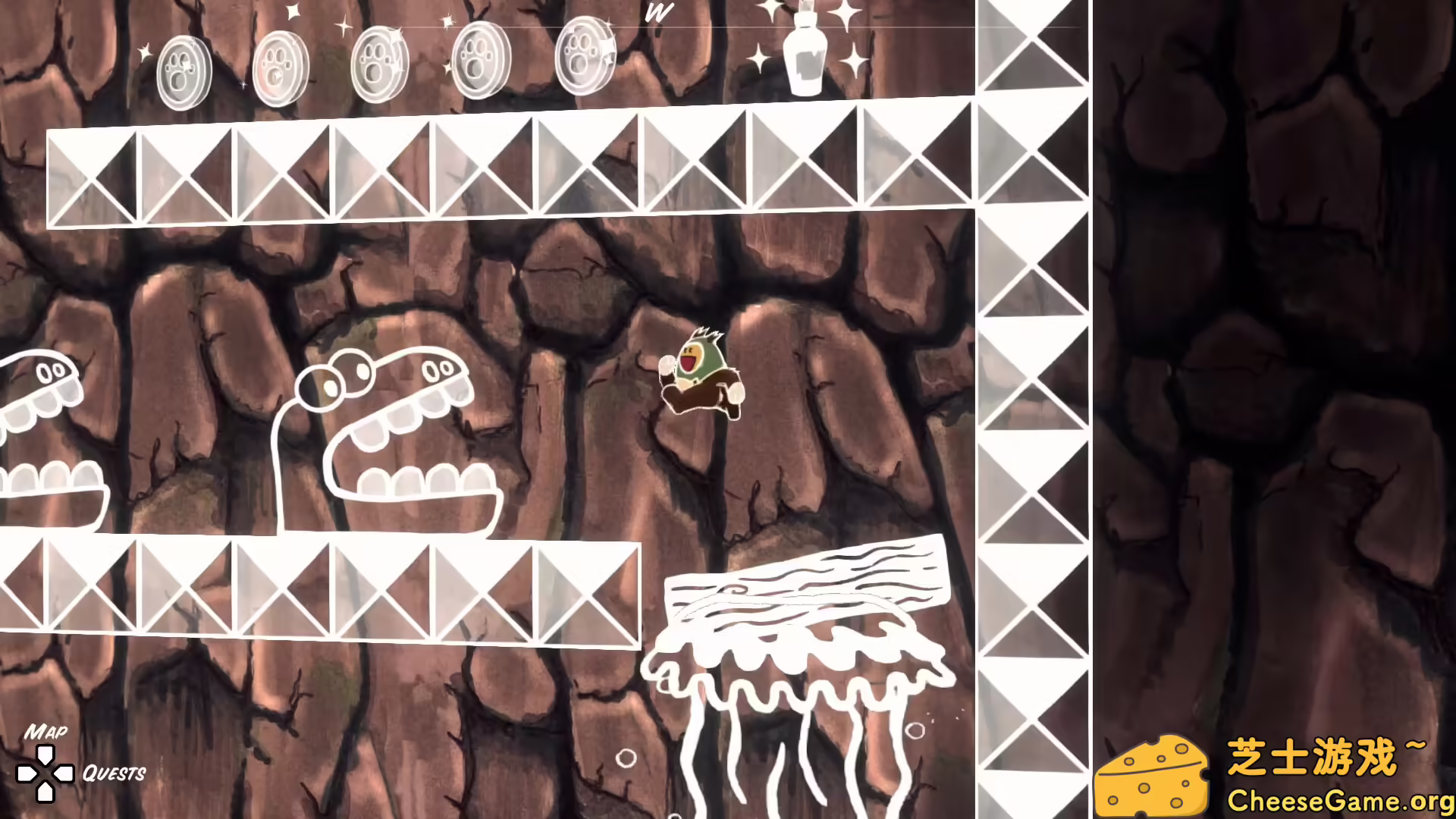Click the sparkling milk bottle item
The height and width of the screenshot is (819, 1456).
805,53
